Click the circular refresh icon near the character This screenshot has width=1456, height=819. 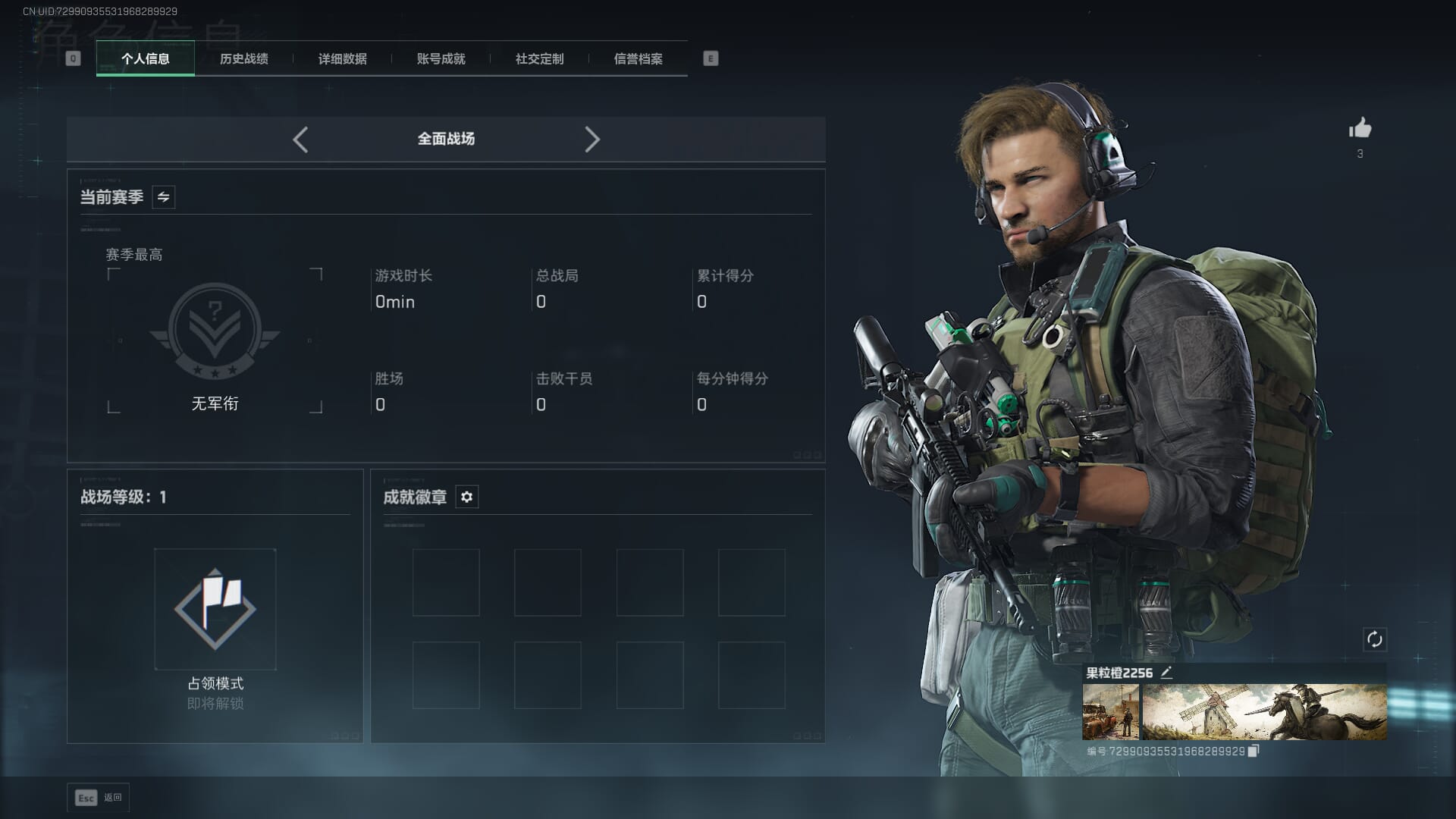[x=1374, y=639]
